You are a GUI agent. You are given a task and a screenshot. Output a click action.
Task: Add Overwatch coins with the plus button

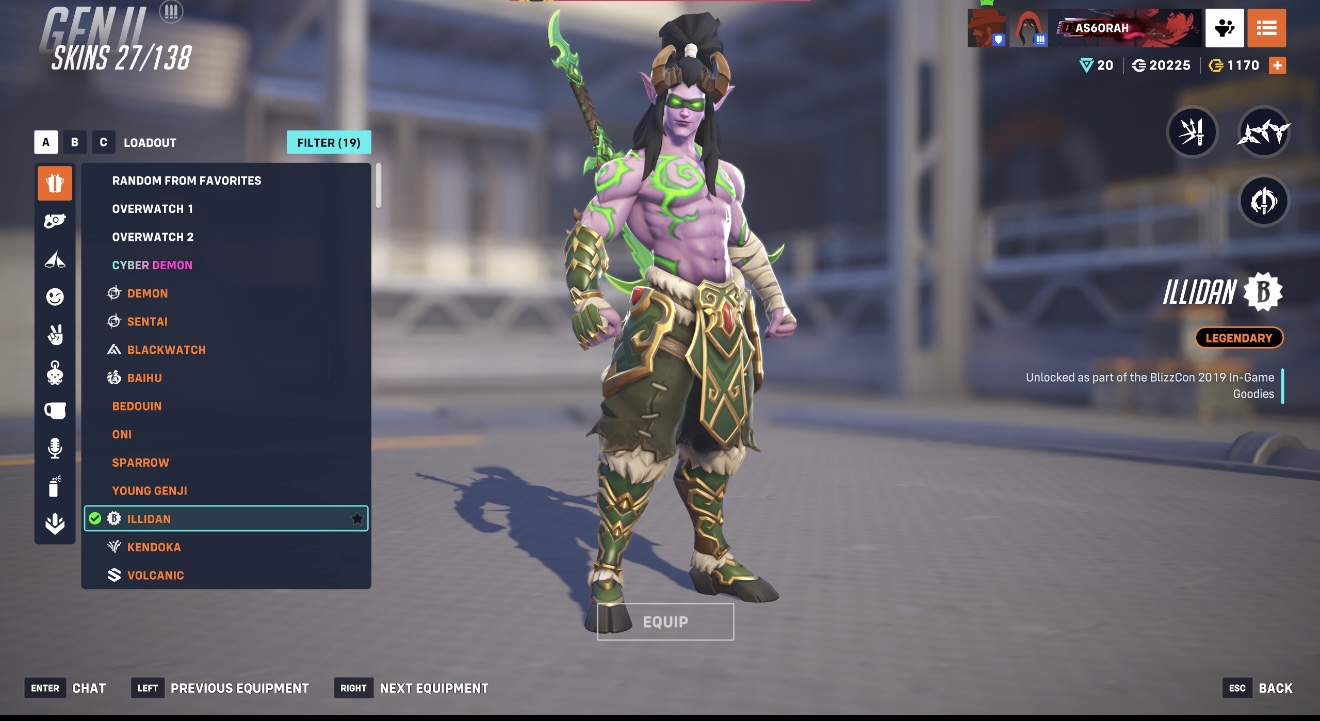click(x=1277, y=65)
